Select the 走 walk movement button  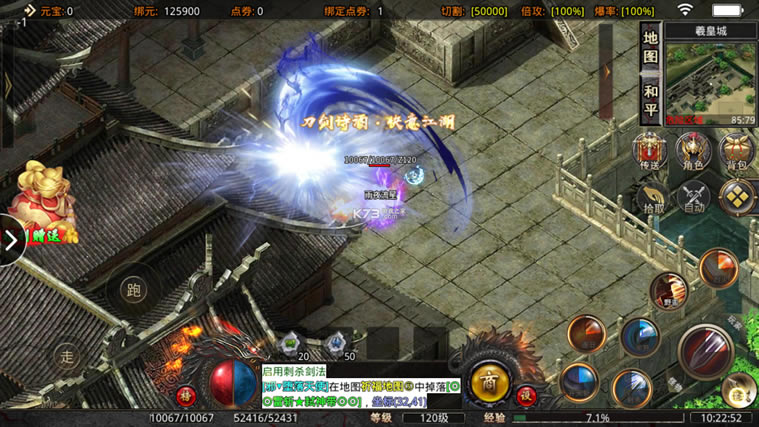tap(67, 355)
